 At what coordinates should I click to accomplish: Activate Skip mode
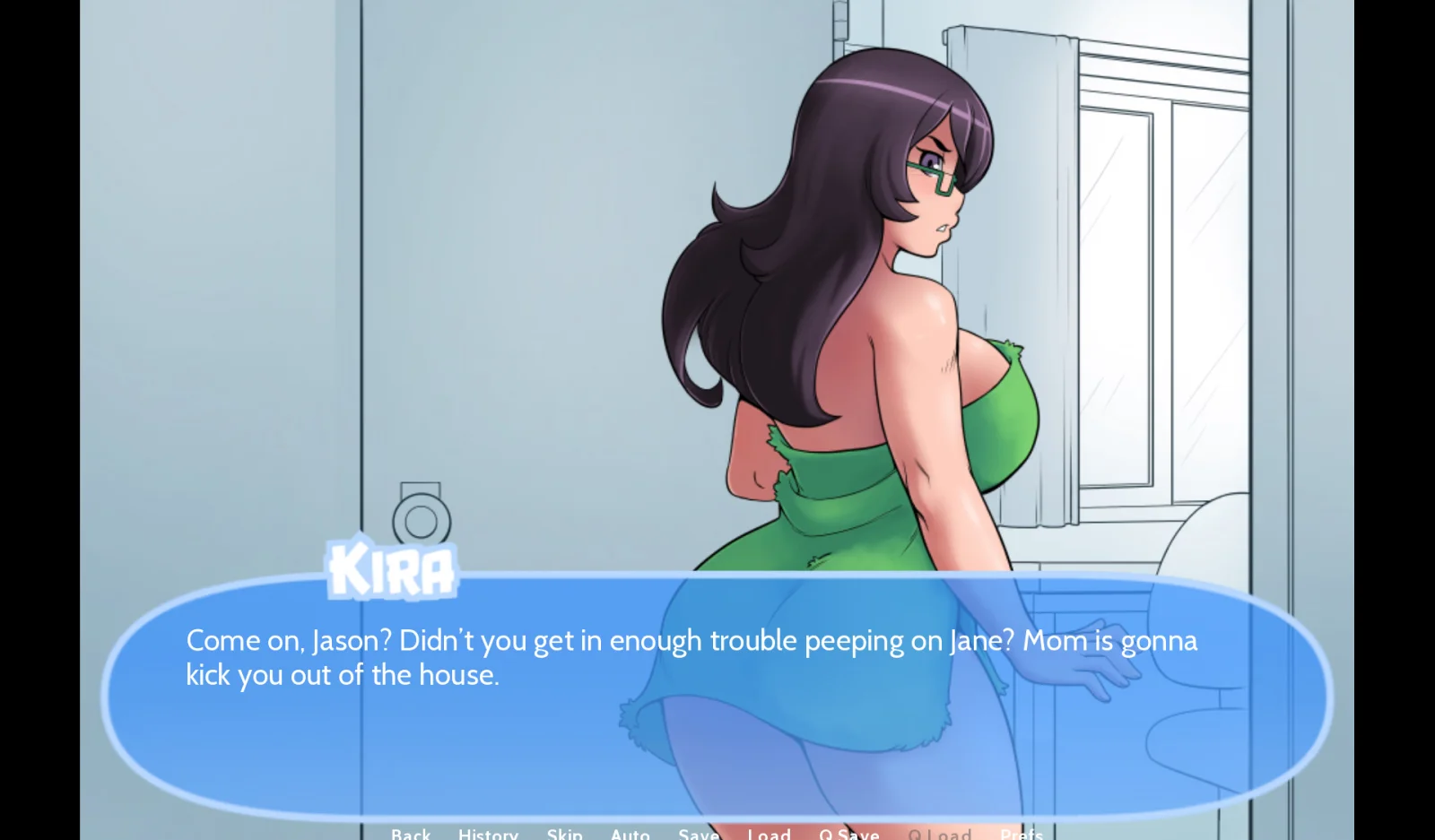coord(565,834)
